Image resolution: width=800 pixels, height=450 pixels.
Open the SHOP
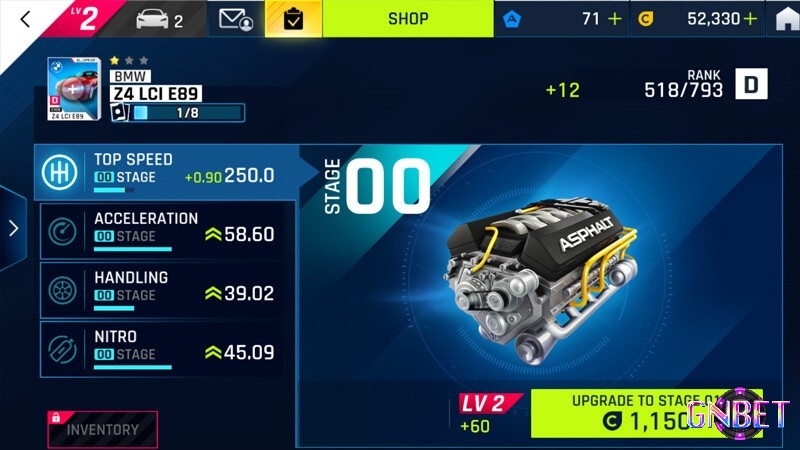(407, 19)
